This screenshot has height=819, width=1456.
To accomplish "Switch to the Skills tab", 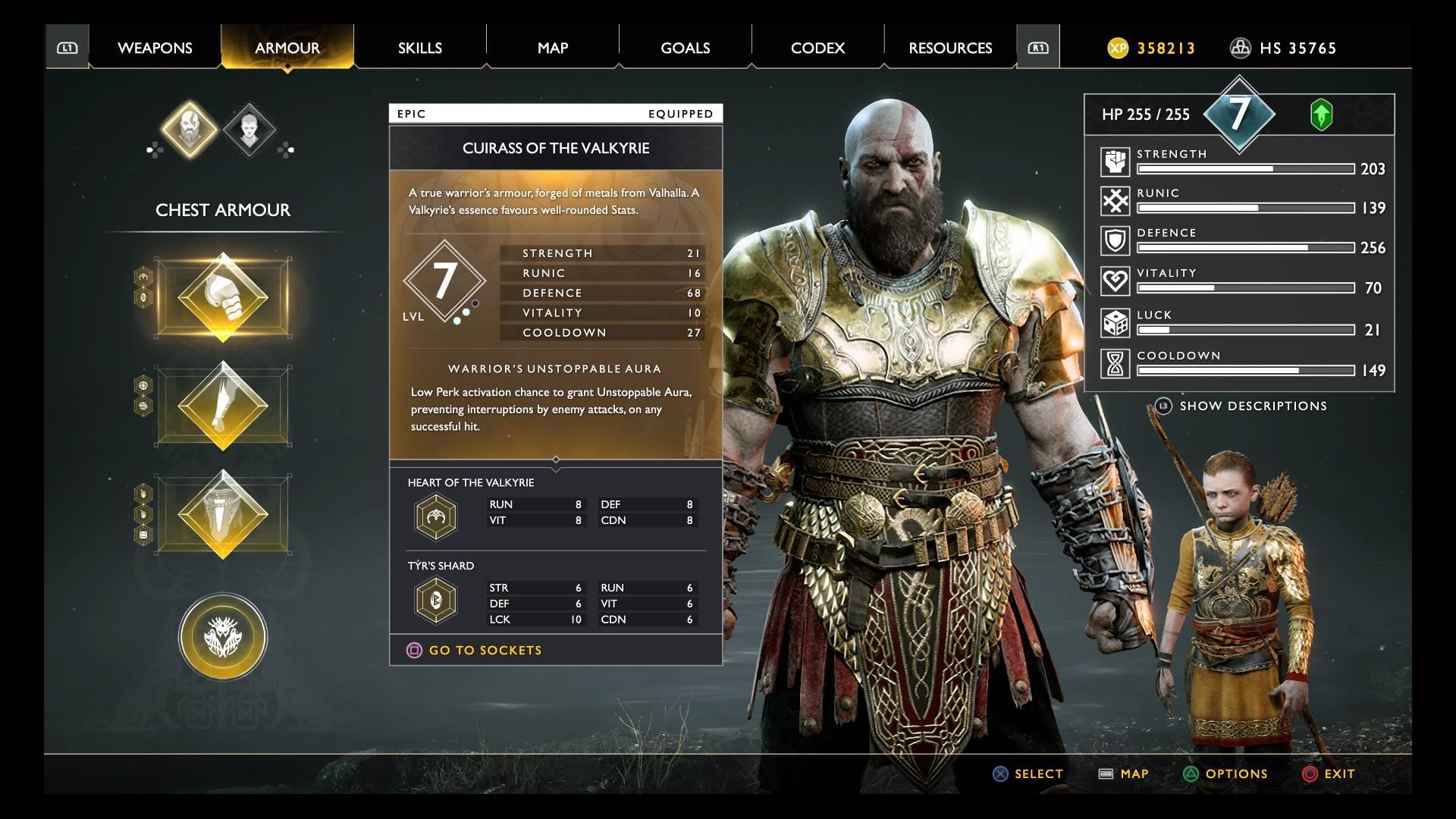I will 421,47.
